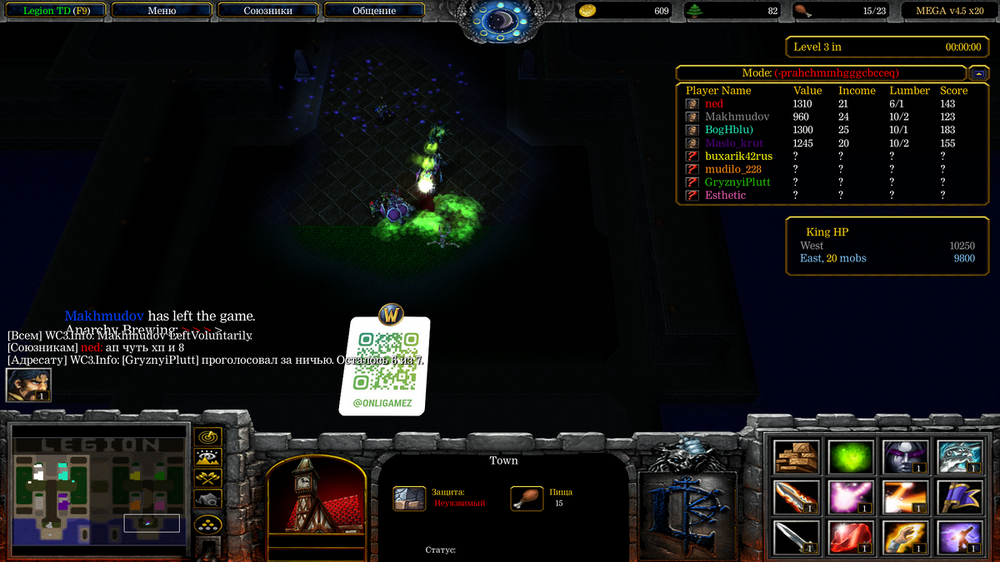Click the Legion minimap
Image resolution: width=1000 pixels, height=562 pixels.
(x=98, y=490)
